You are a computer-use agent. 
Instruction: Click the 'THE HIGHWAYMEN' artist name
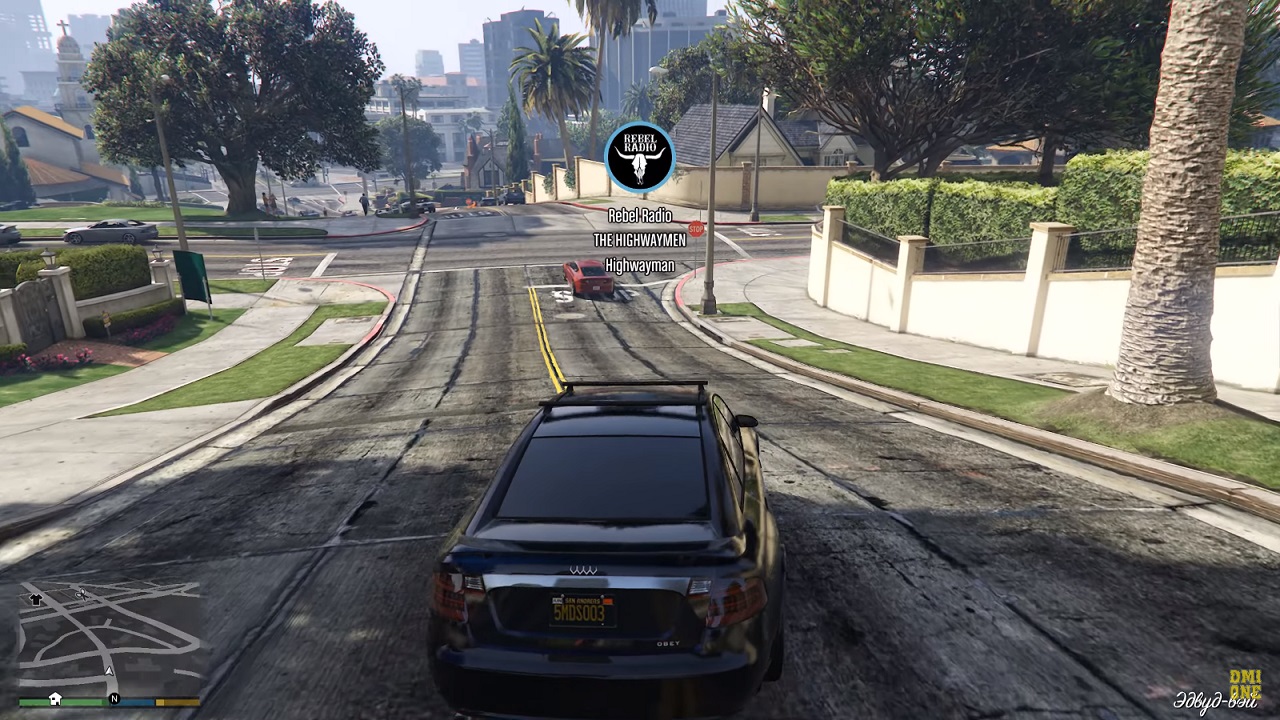[x=640, y=240]
